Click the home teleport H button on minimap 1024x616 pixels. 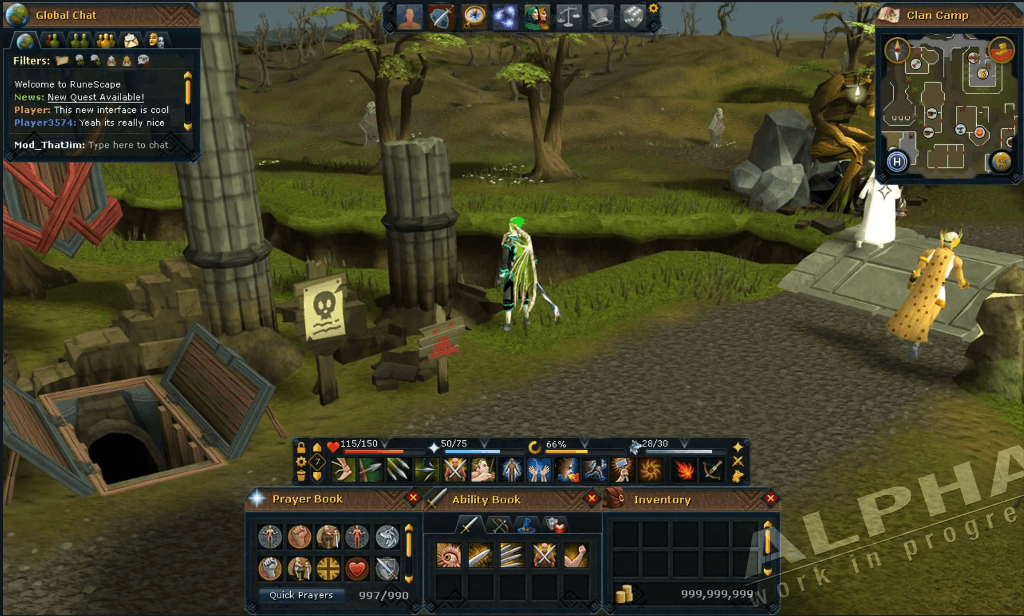(x=897, y=162)
